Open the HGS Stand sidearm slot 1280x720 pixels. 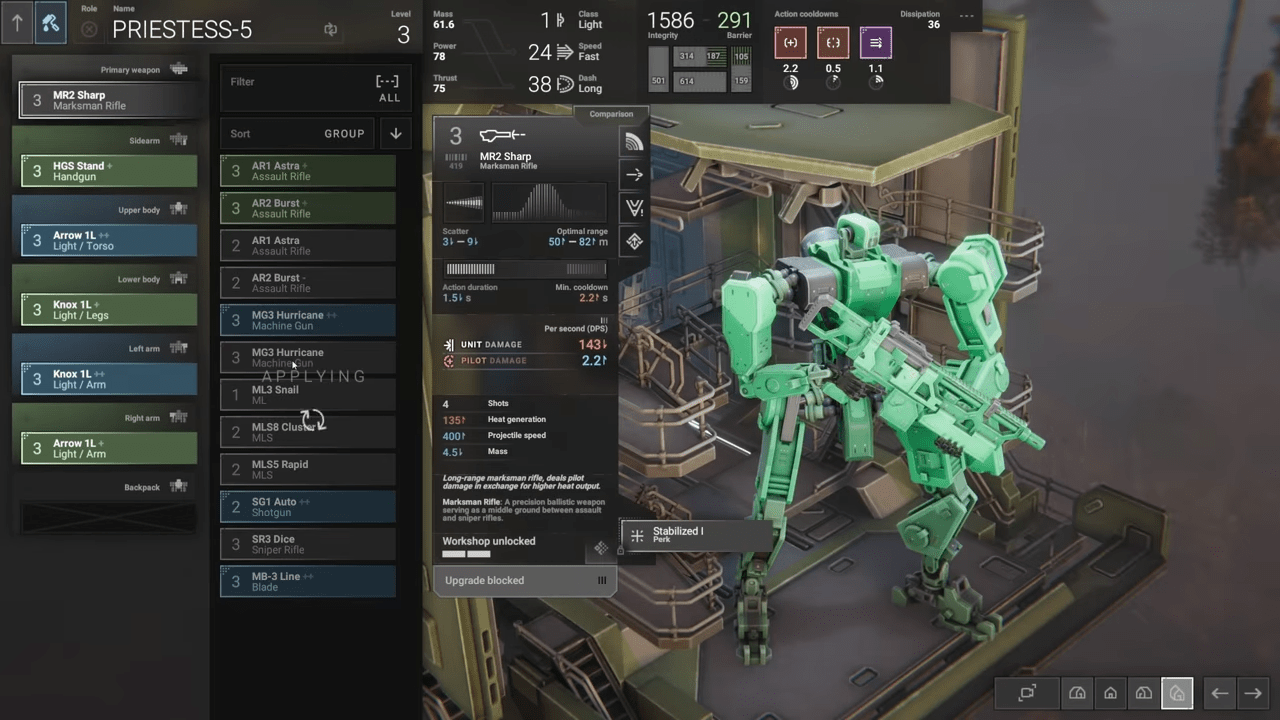click(108, 171)
